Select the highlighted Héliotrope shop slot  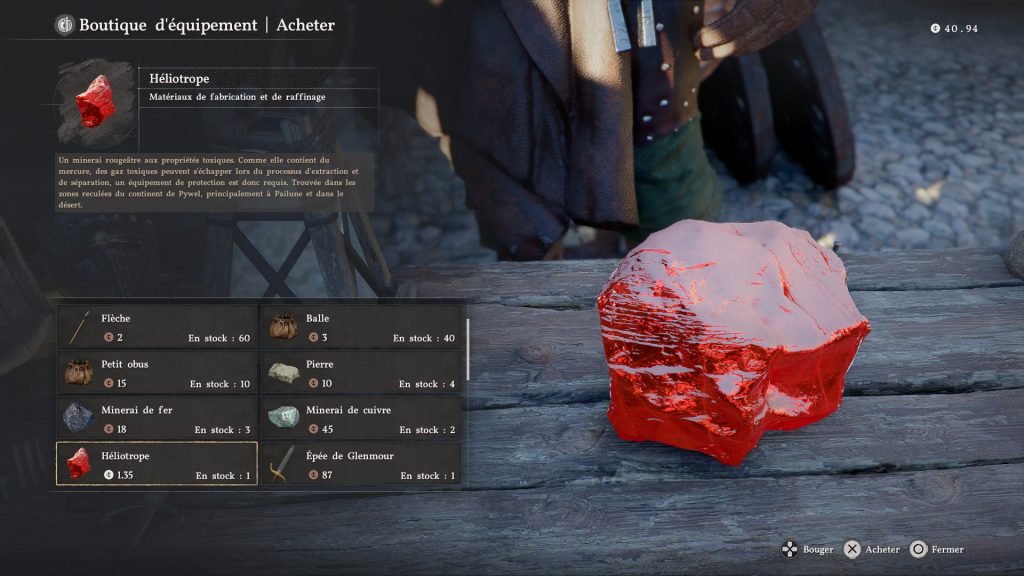(x=156, y=464)
